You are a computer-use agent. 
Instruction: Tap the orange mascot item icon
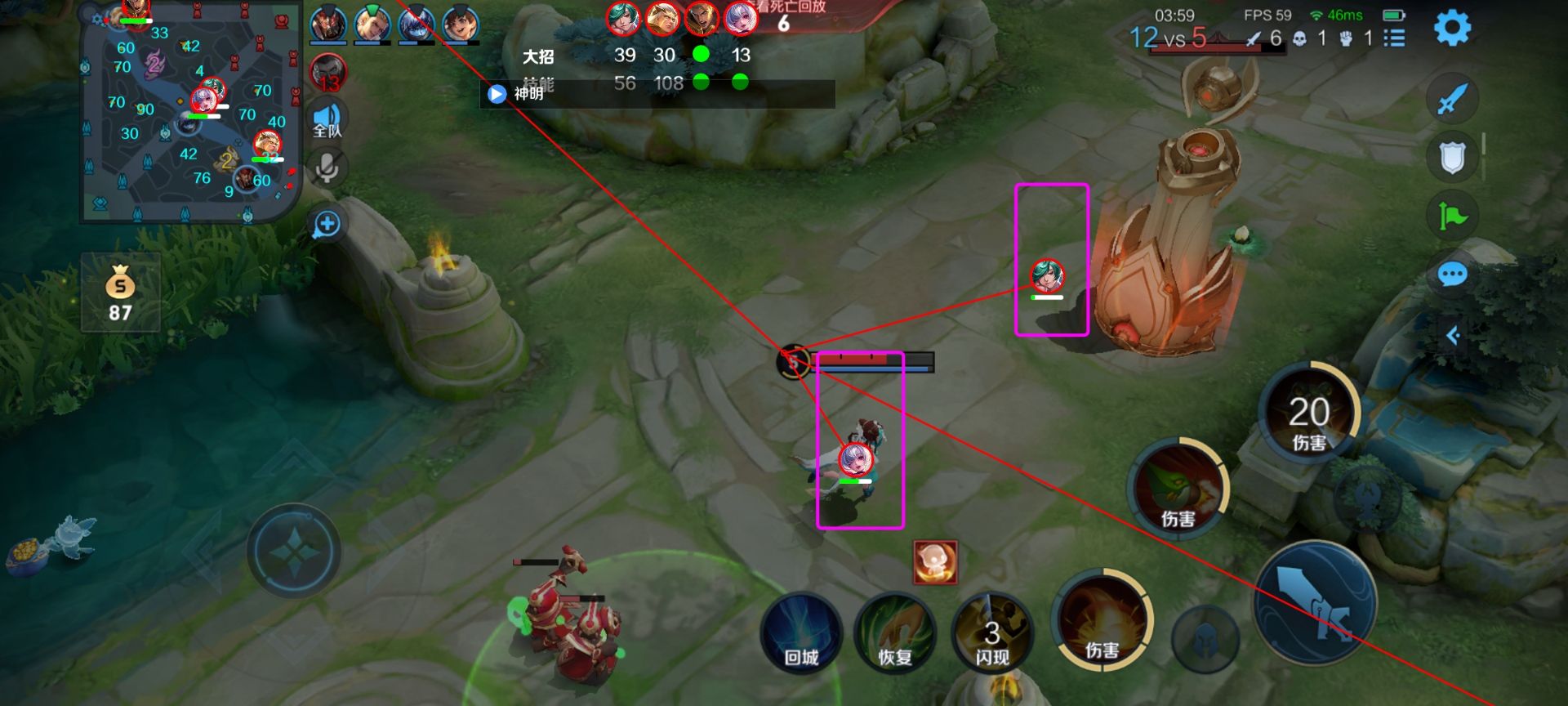[935, 562]
